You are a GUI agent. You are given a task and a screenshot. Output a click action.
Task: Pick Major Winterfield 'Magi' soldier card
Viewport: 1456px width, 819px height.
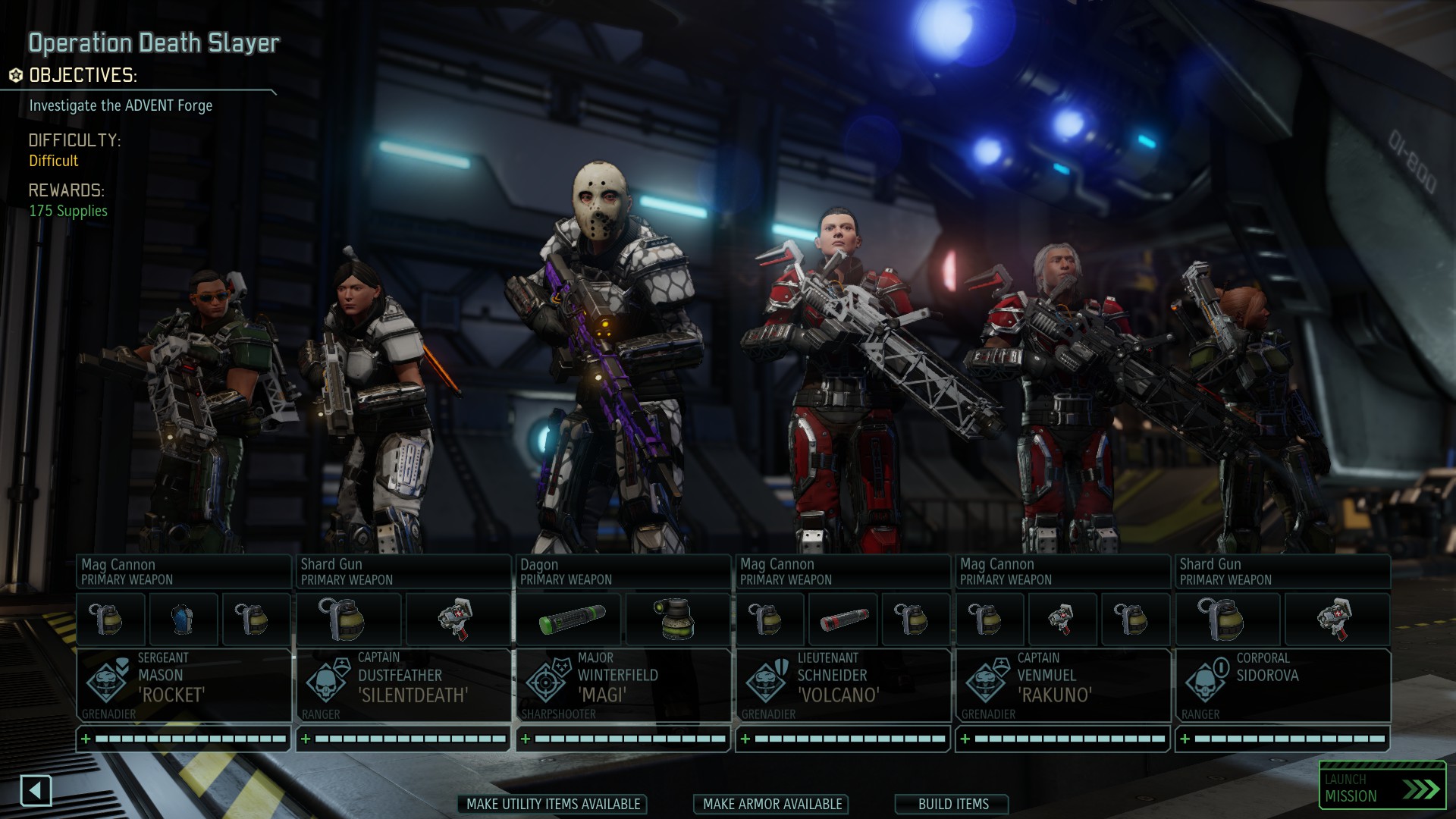(x=623, y=685)
